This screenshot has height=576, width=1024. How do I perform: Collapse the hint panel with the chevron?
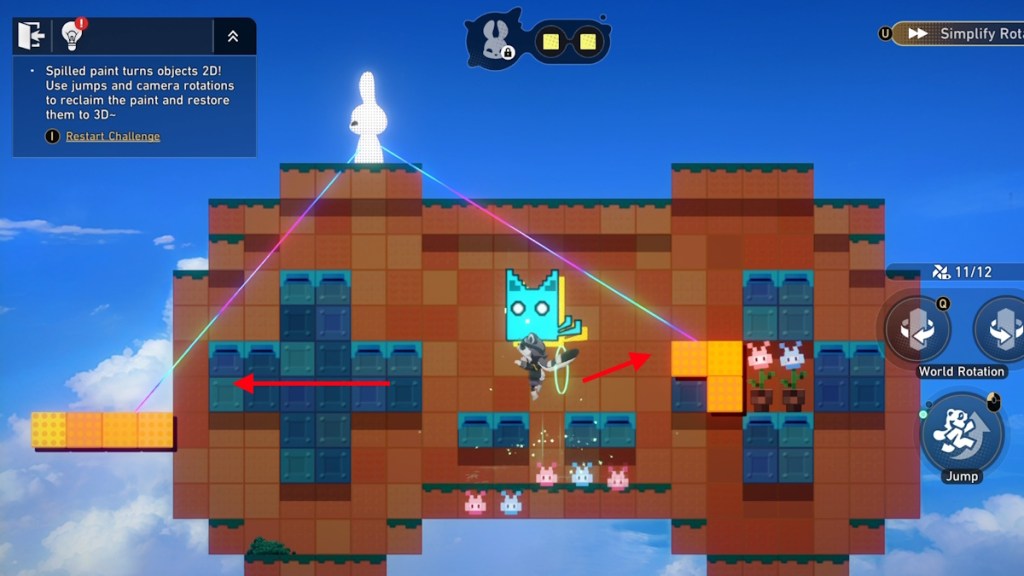tap(233, 36)
